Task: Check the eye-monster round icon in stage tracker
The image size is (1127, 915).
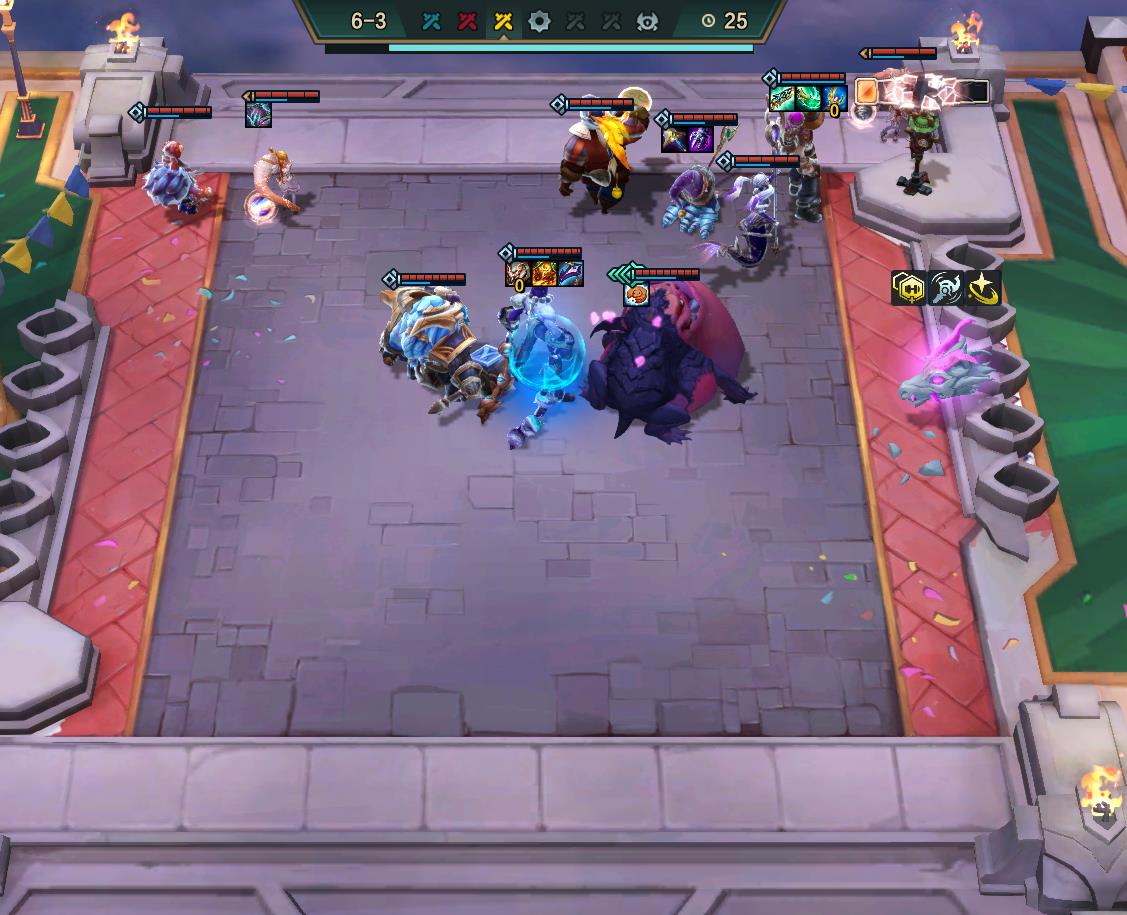Action: point(647,21)
